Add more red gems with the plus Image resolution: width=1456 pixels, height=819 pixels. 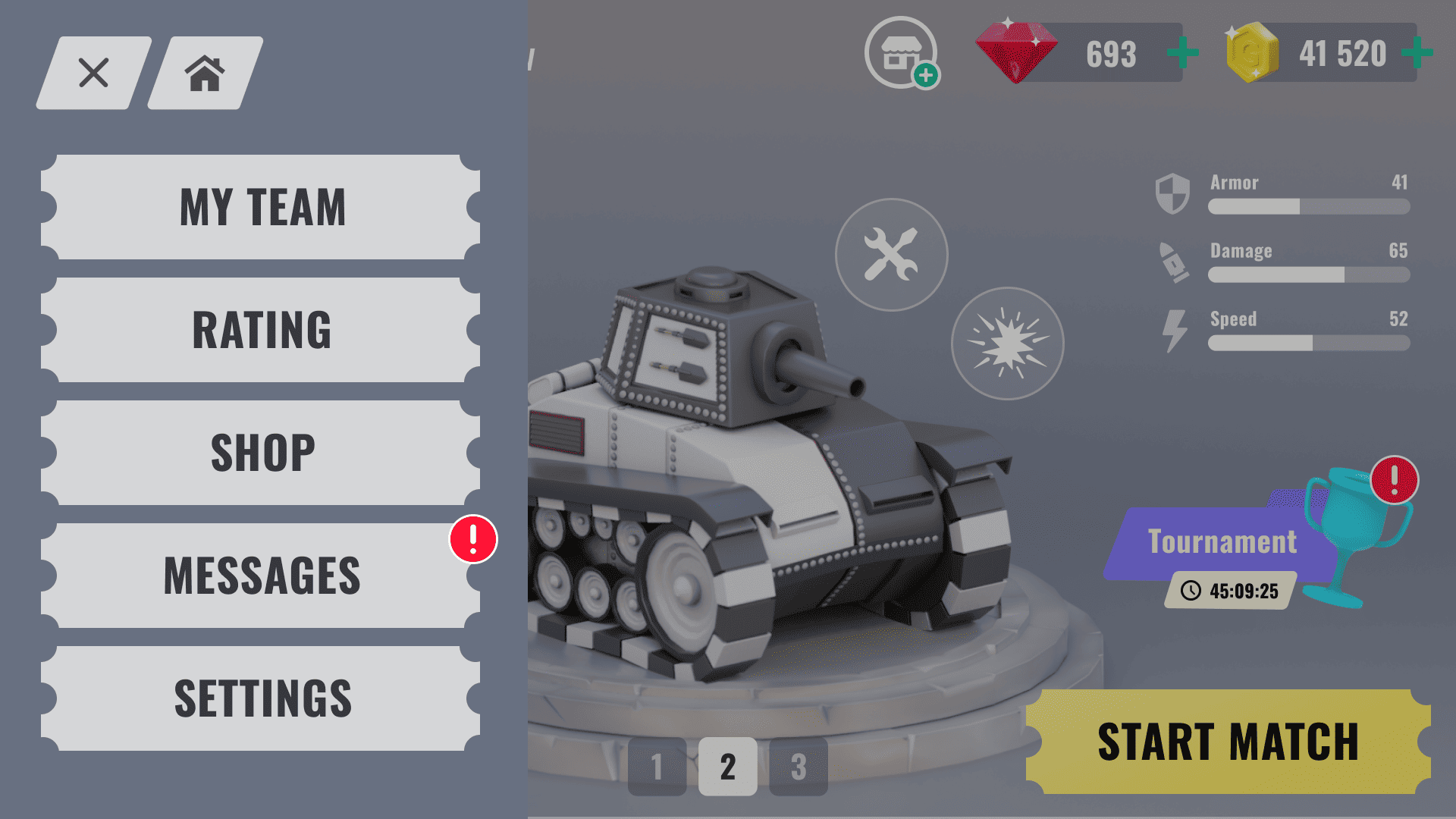click(x=1182, y=53)
